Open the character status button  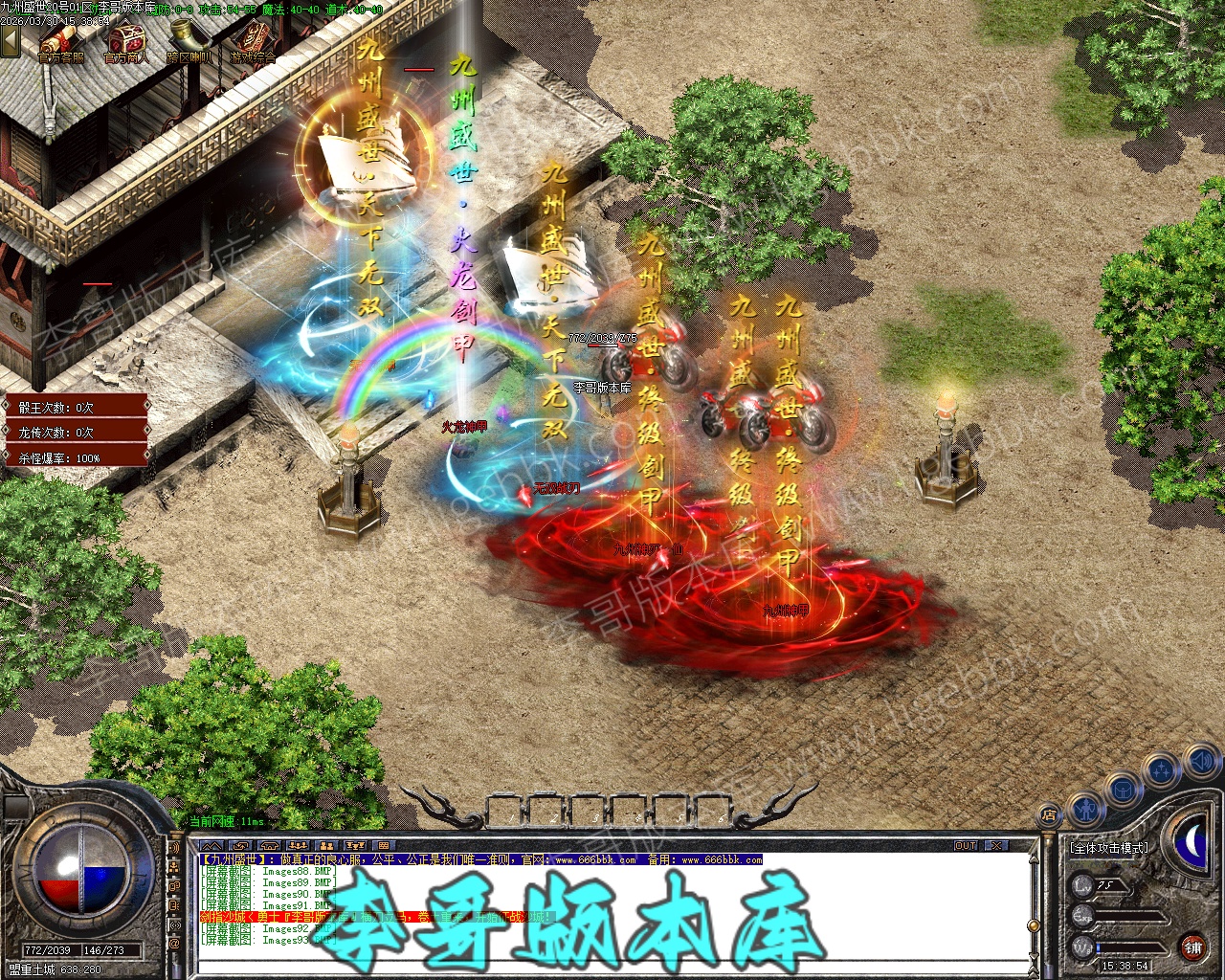pos(1084,809)
